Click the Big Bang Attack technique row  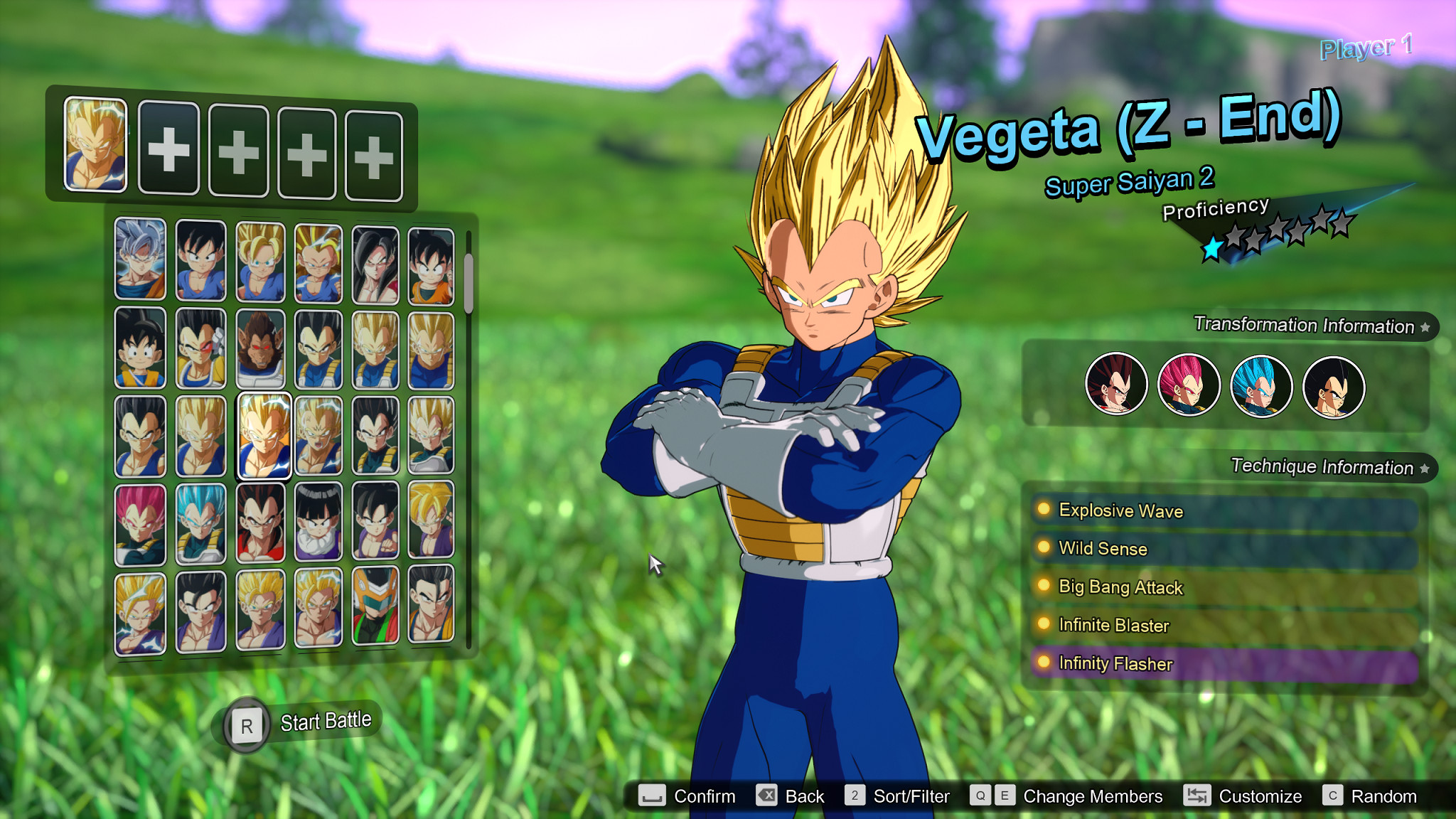1223,587
